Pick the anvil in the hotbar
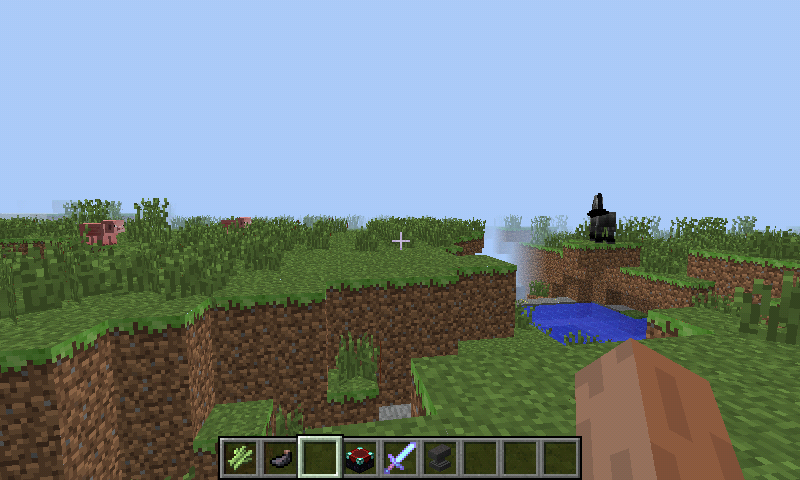This screenshot has height=480, width=800. coord(440,458)
